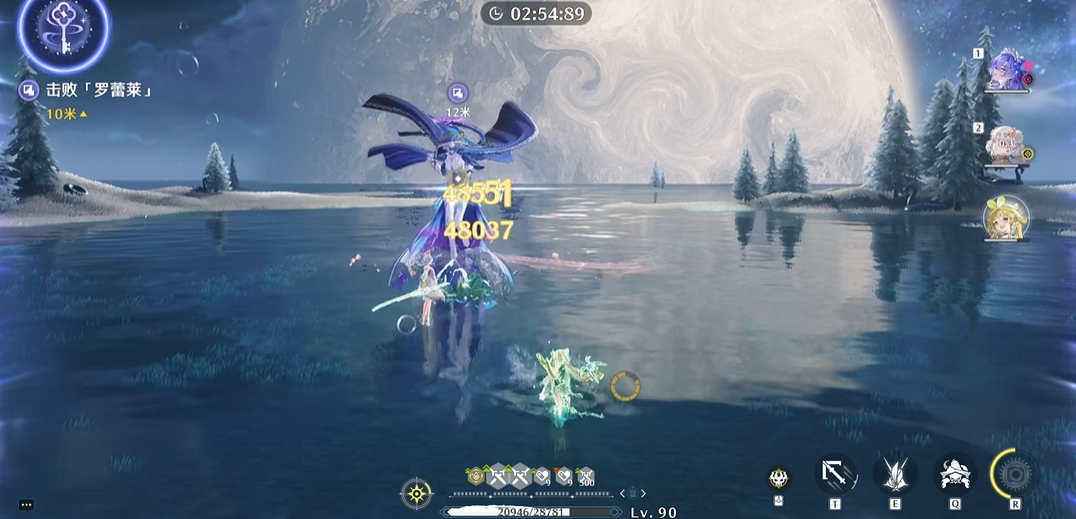Screen dimensions: 1076x519
Task: Use the crossed-blades resonance skill icon
Action: [895, 474]
